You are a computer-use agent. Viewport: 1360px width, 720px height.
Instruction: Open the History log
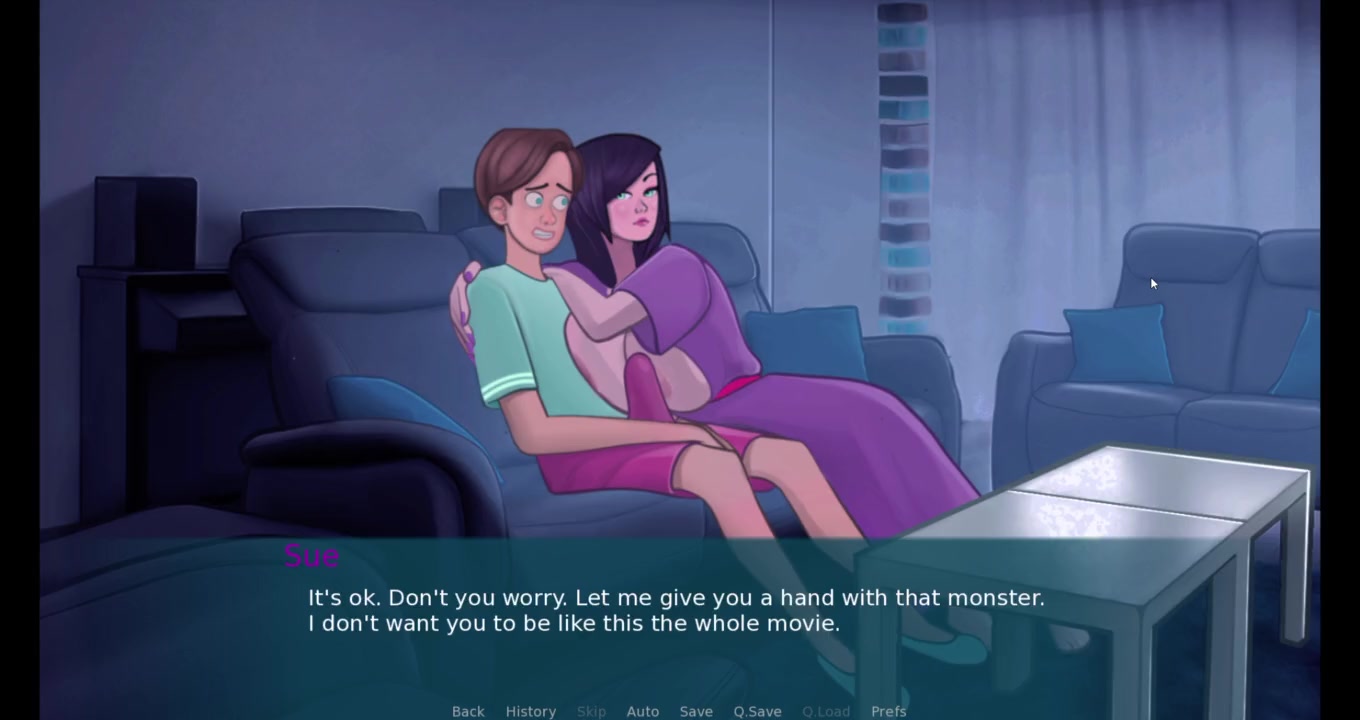(x=530, y=711)
